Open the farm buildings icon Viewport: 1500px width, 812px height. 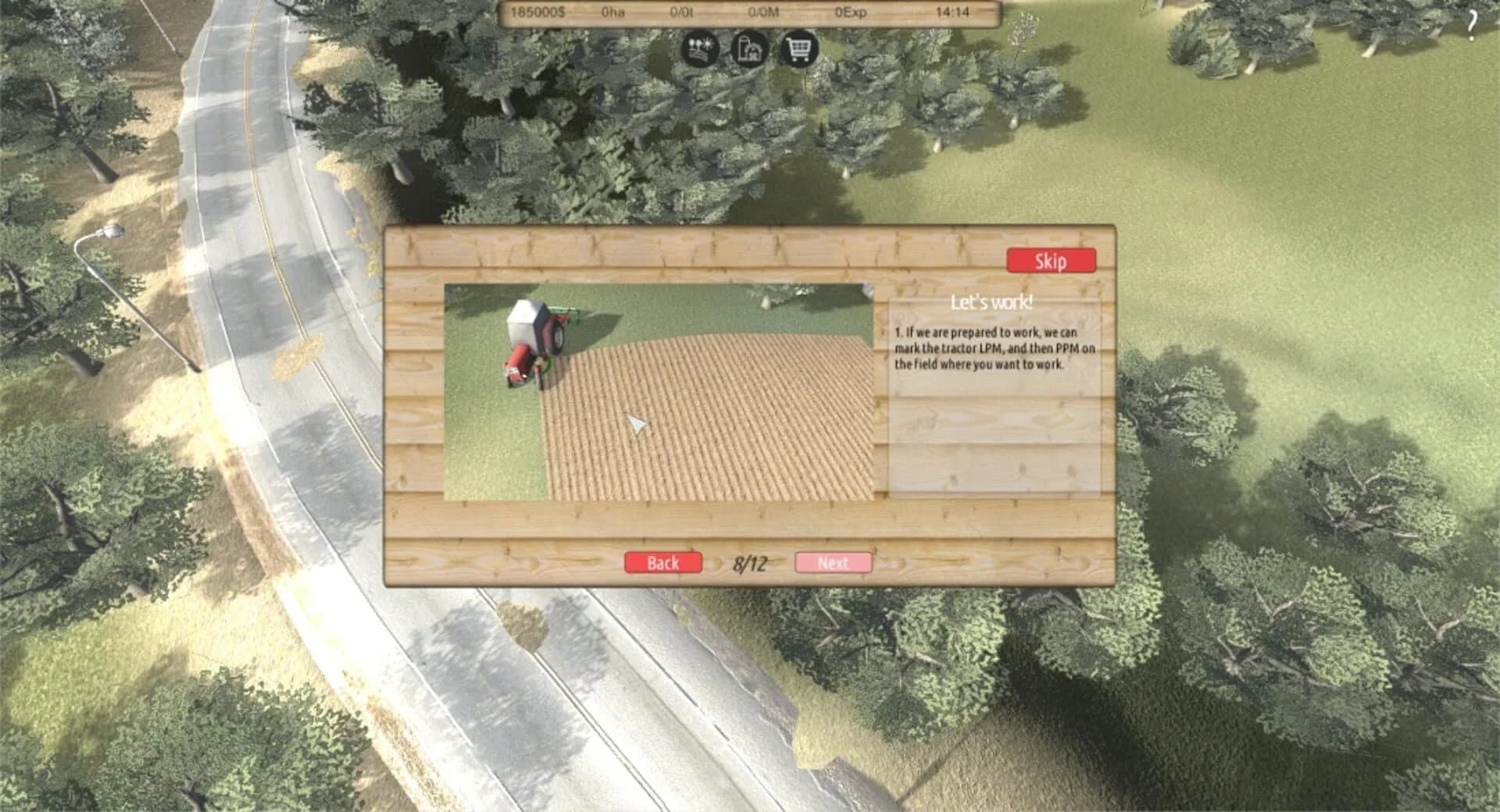pos(748,49)
